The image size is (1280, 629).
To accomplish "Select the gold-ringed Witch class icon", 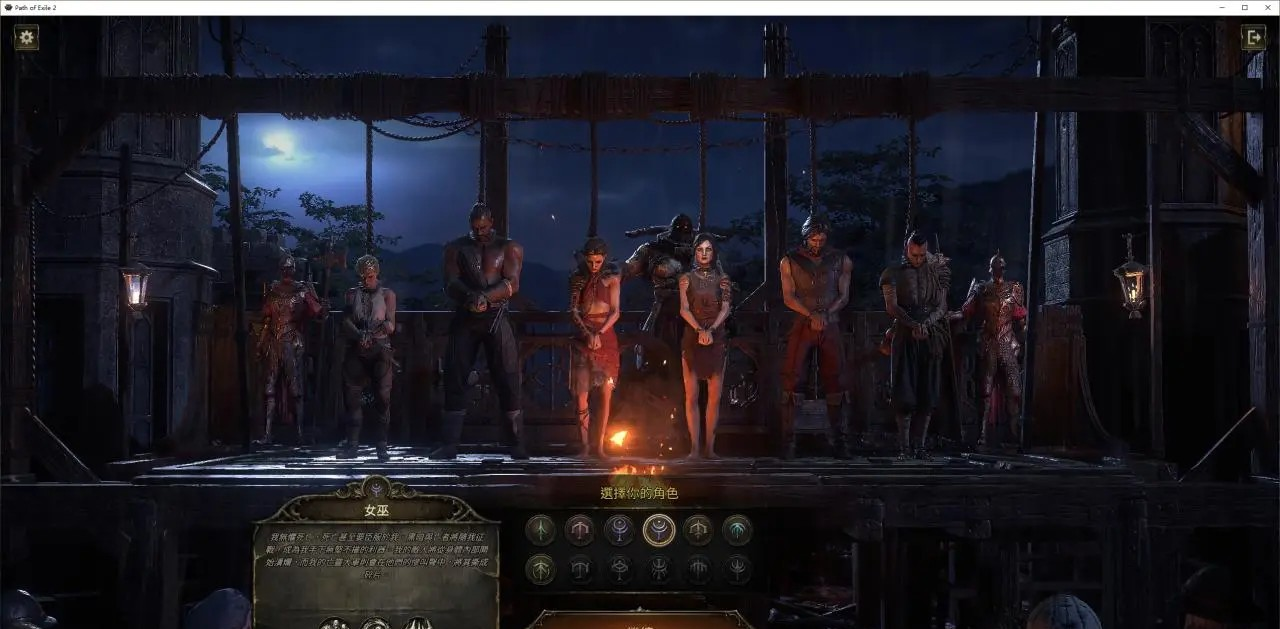I will pyautogui.click(x=659, y=529).
